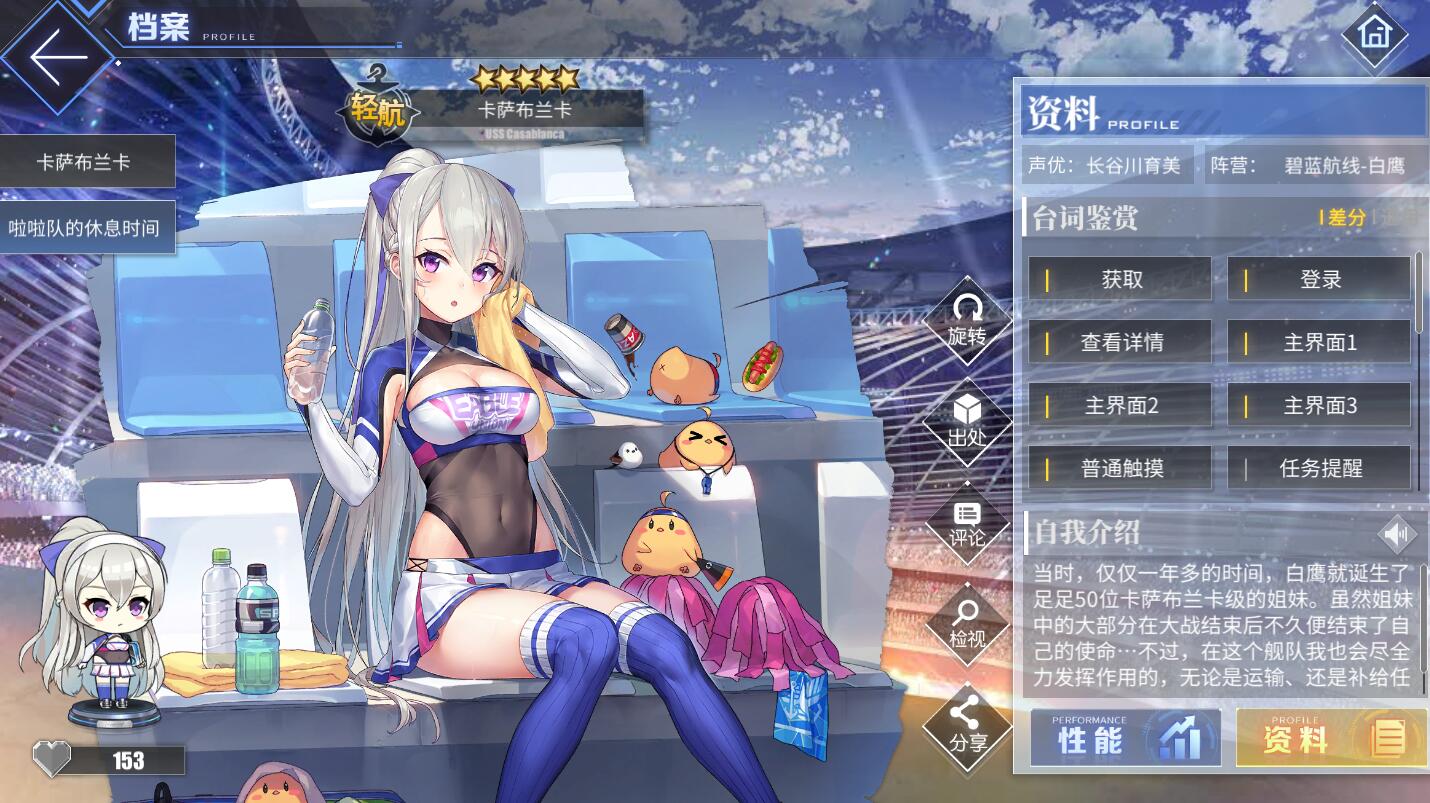This screenshot has width=1430, height=803.
Task: Switch to the 性能 performance tab
Action: coord(1125,739)
